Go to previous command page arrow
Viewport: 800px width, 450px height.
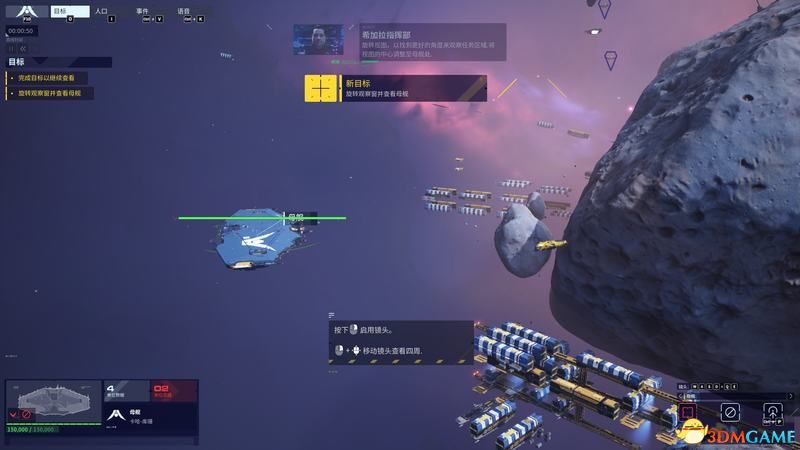pyautogui.click(x=680, y=396)
